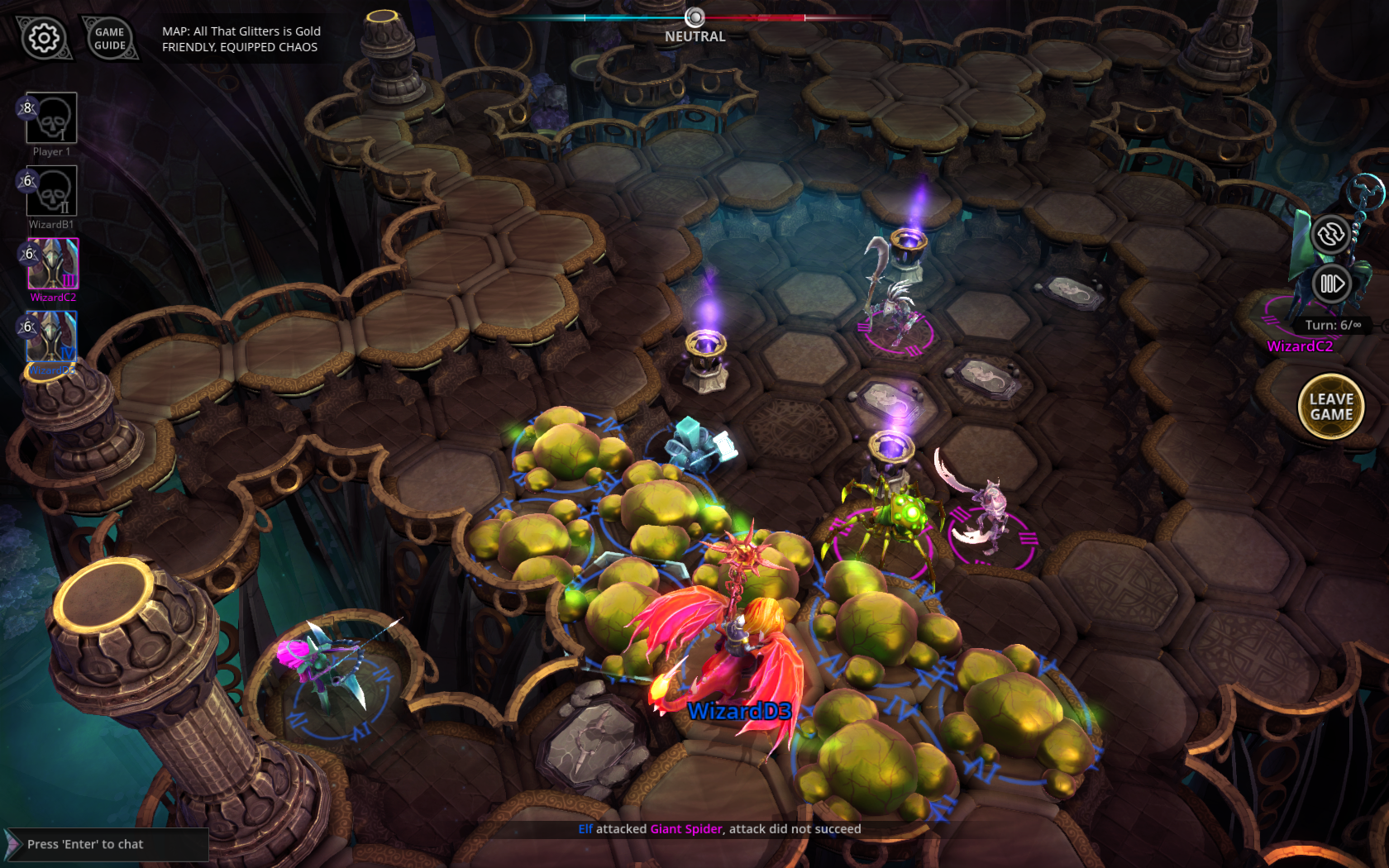The width and height of the screenshot is (1389, 868).
Task: Leave the game
Action: pyautogui.click(x=1331, y=407)
